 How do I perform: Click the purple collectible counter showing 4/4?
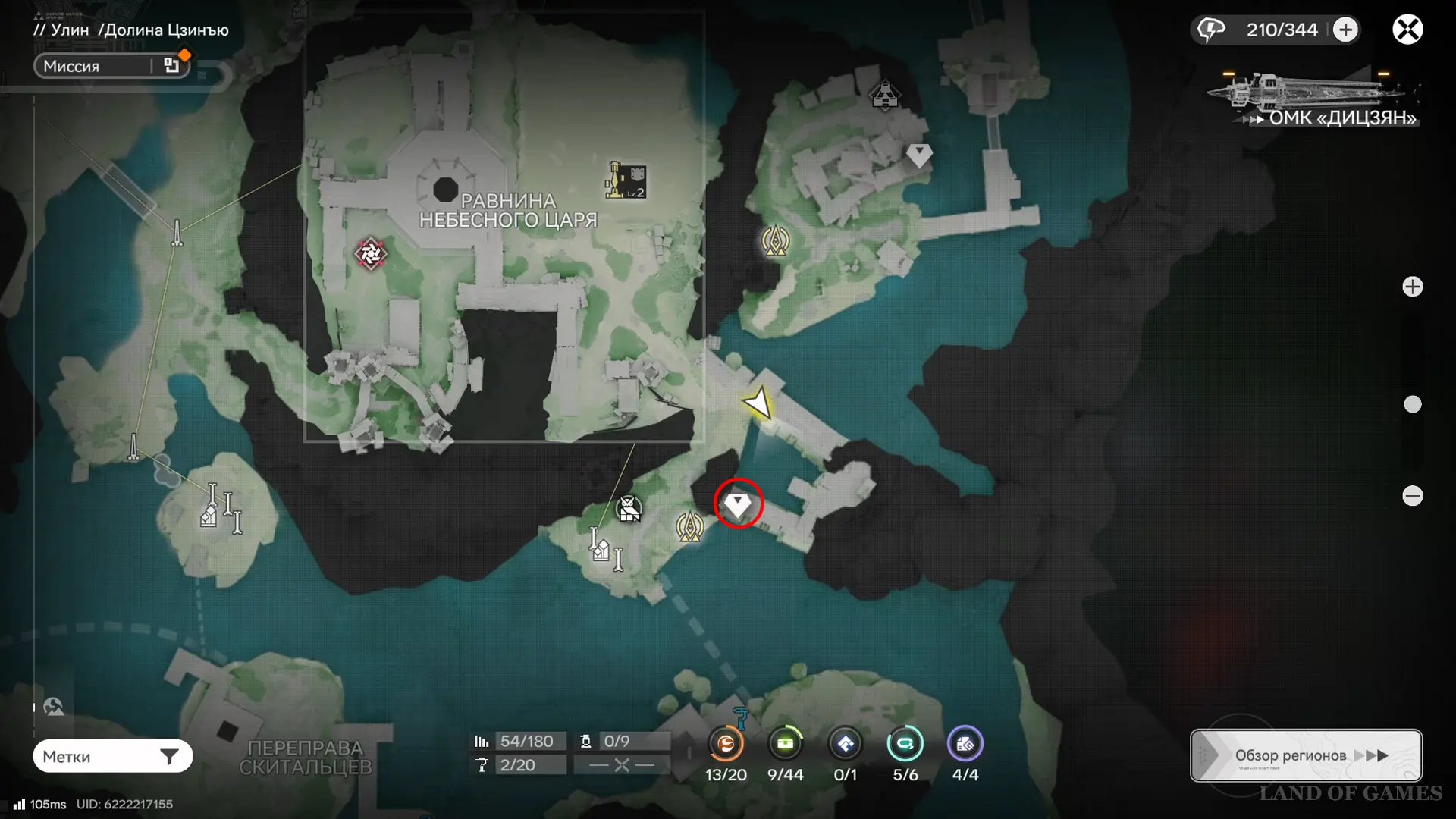coord(965,745)
